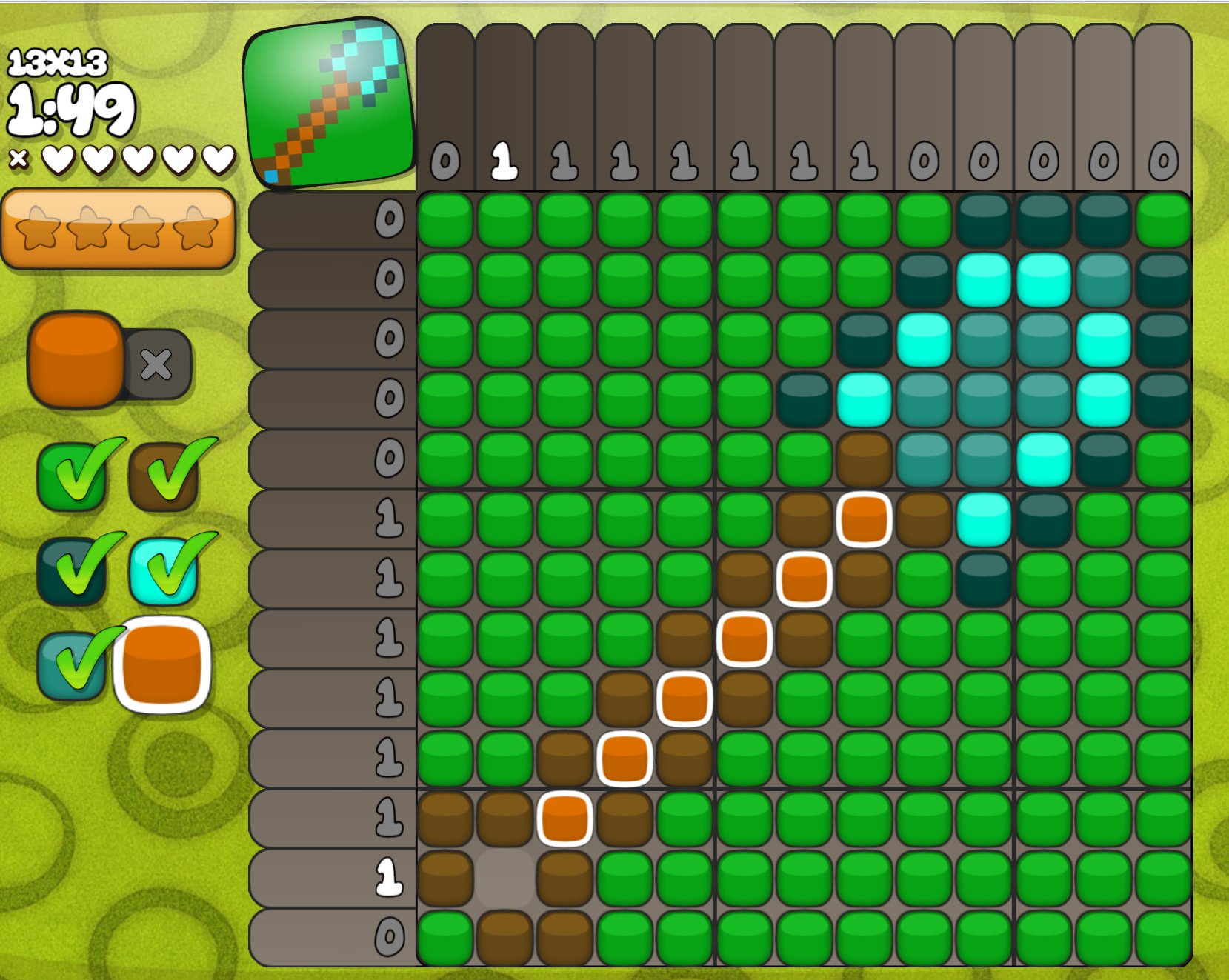Activate the orange fill mode block
This screenshot has height=980, width=1229.
tap(76, 360)
